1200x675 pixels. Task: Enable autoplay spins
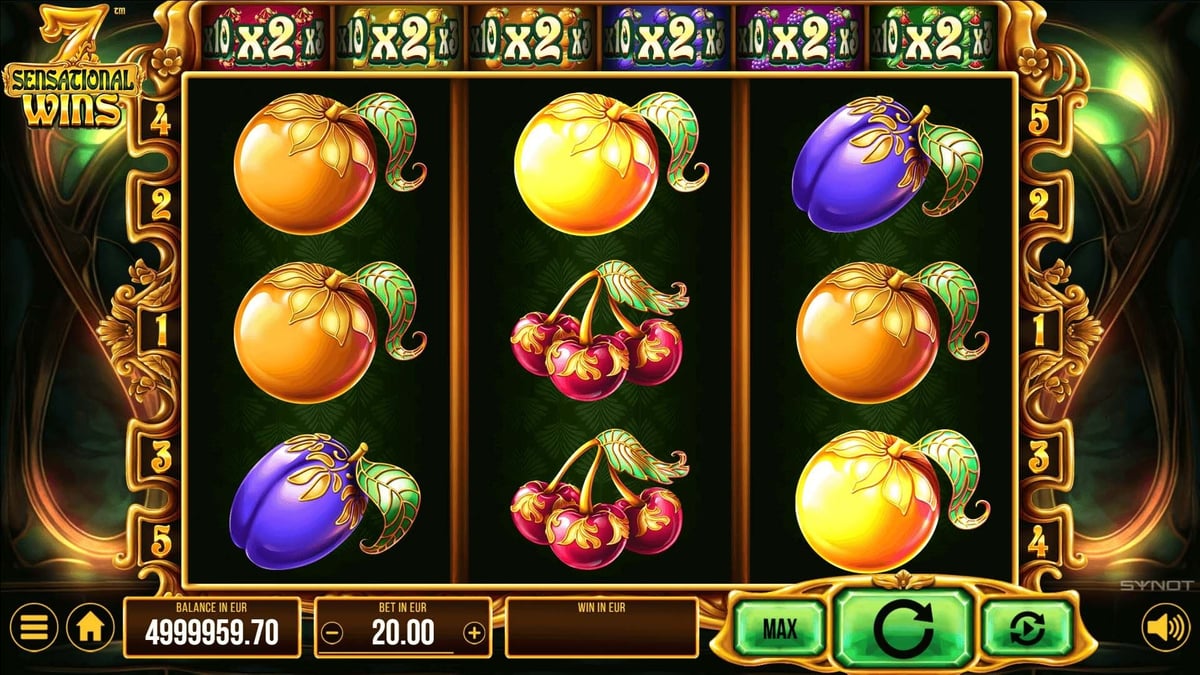pos(1026,628)
